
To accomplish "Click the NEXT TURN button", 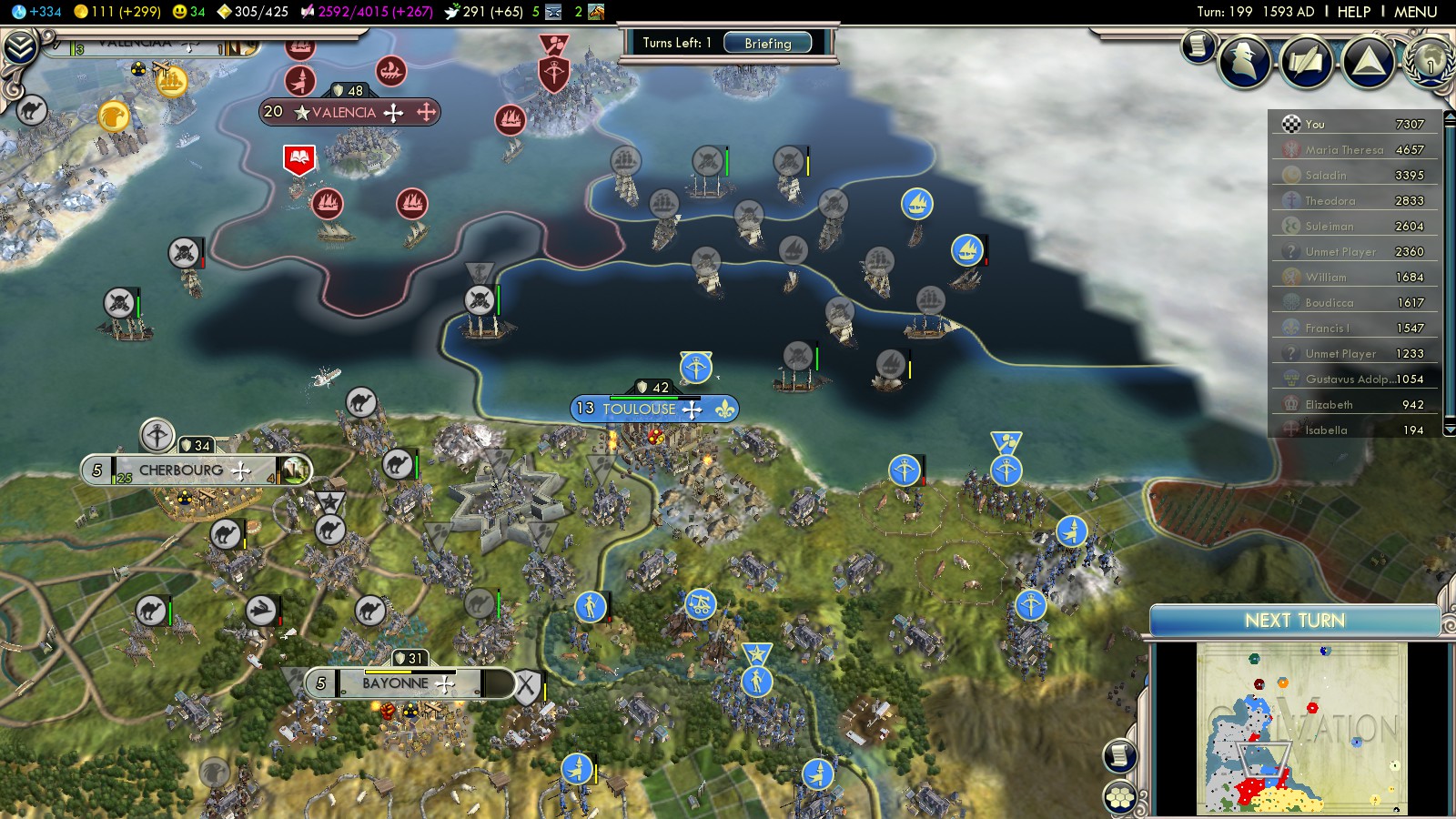I will point(1294,621).
